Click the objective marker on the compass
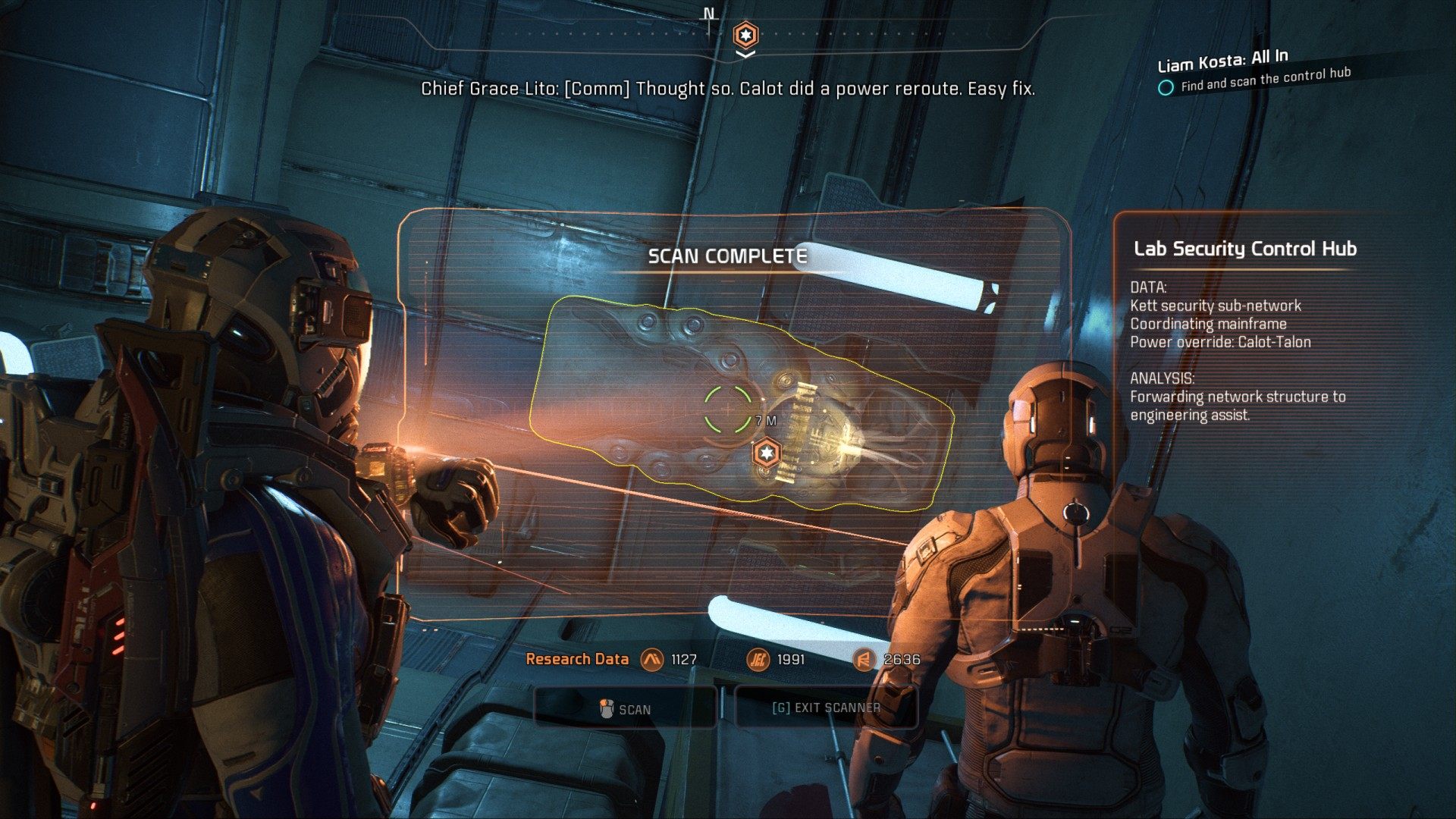1456x819 pixels. (x=745, y=35)
